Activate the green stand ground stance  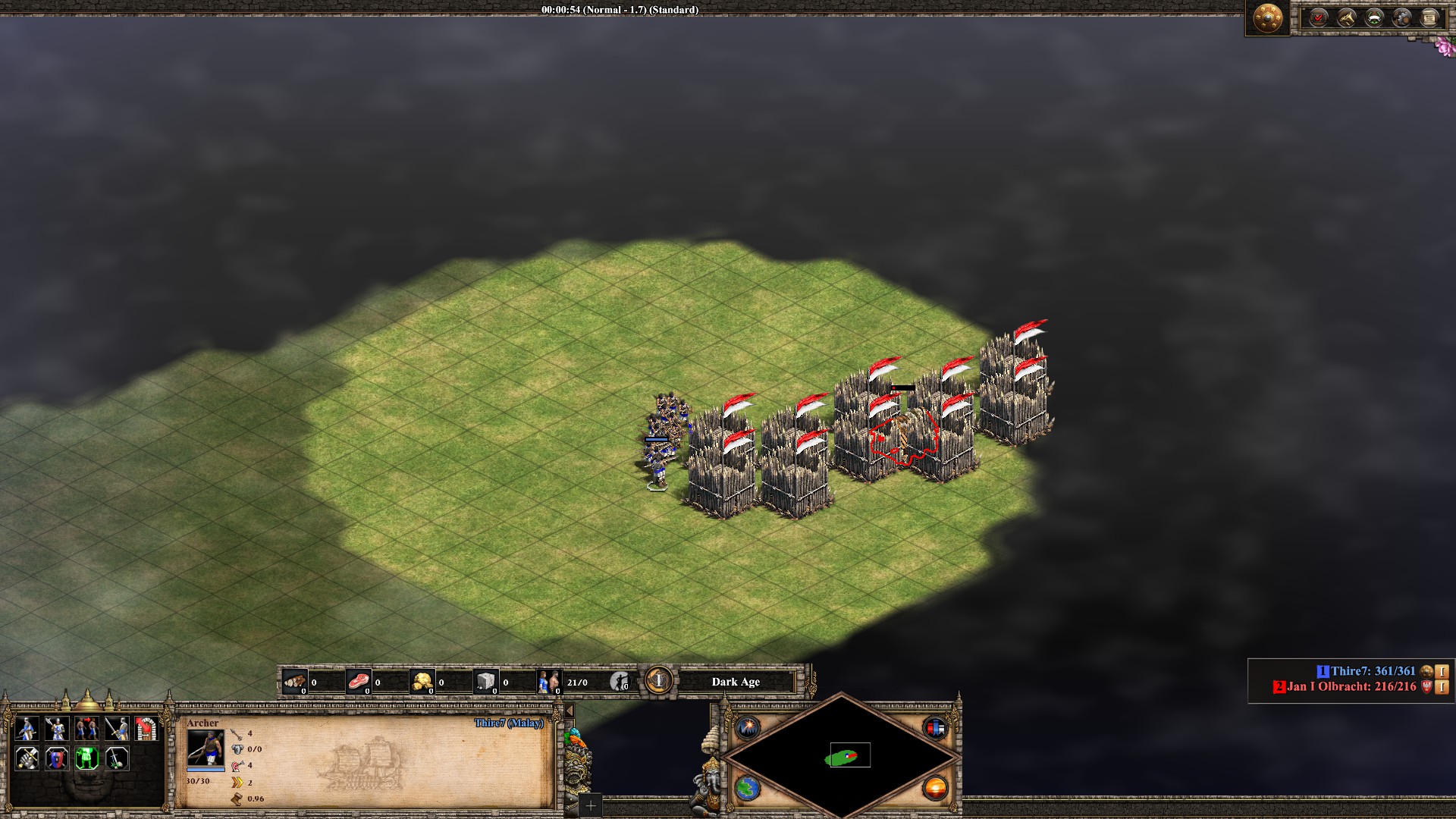(x=86, y=758)
